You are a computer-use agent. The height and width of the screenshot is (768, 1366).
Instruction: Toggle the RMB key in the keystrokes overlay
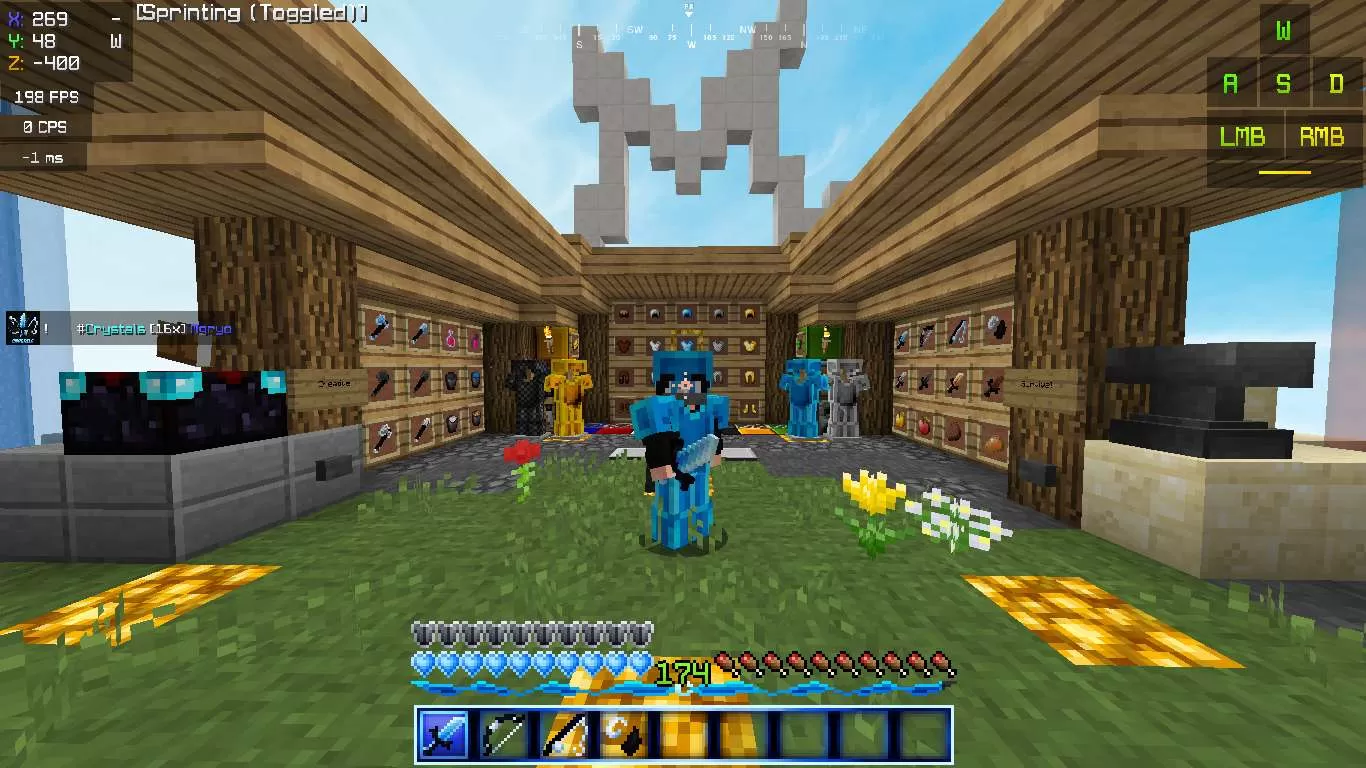coord(1322,137)
